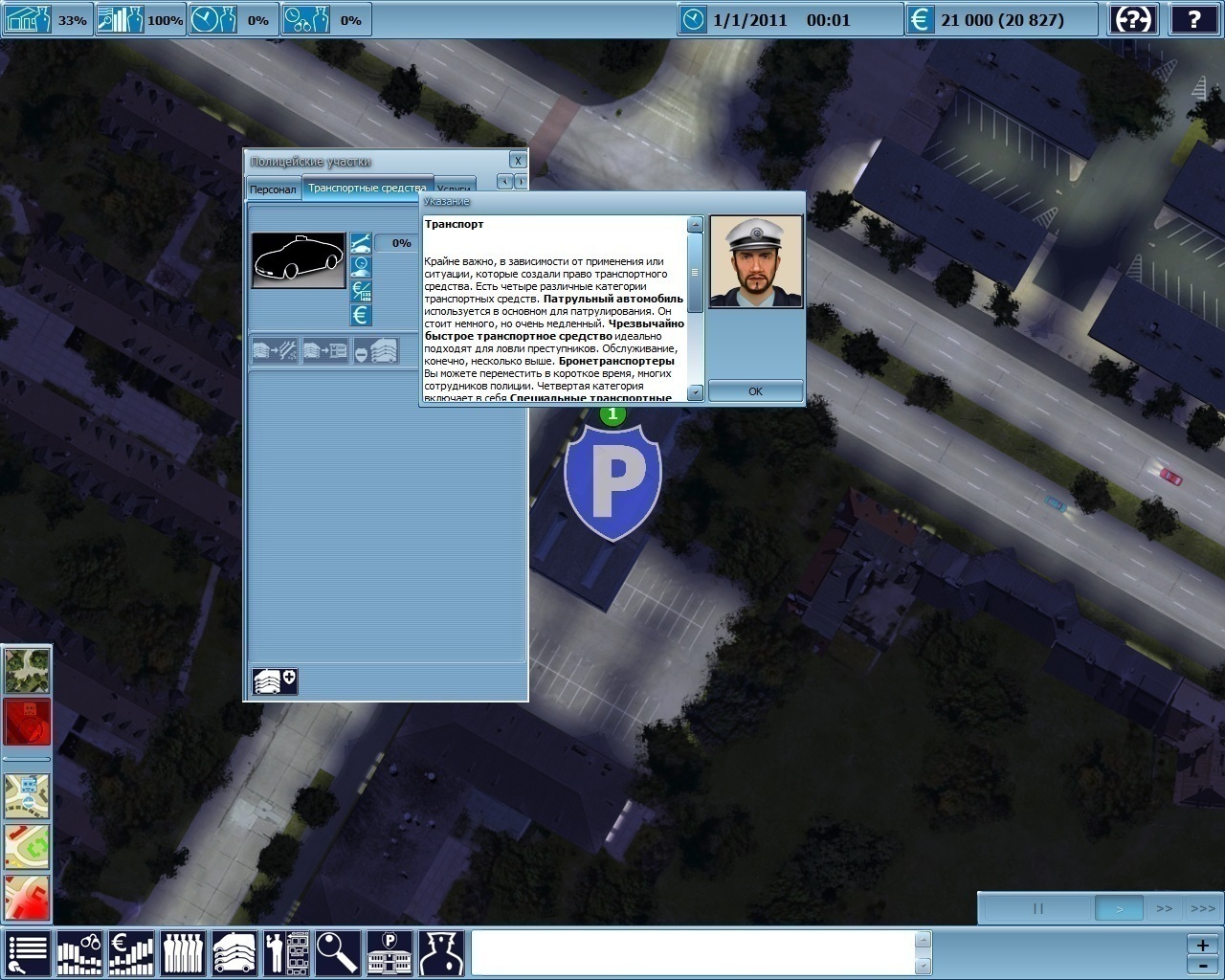The image size is (1225, 980).
Task: Open the stacked vehicles fleet overview
Action: pos(234,953)
